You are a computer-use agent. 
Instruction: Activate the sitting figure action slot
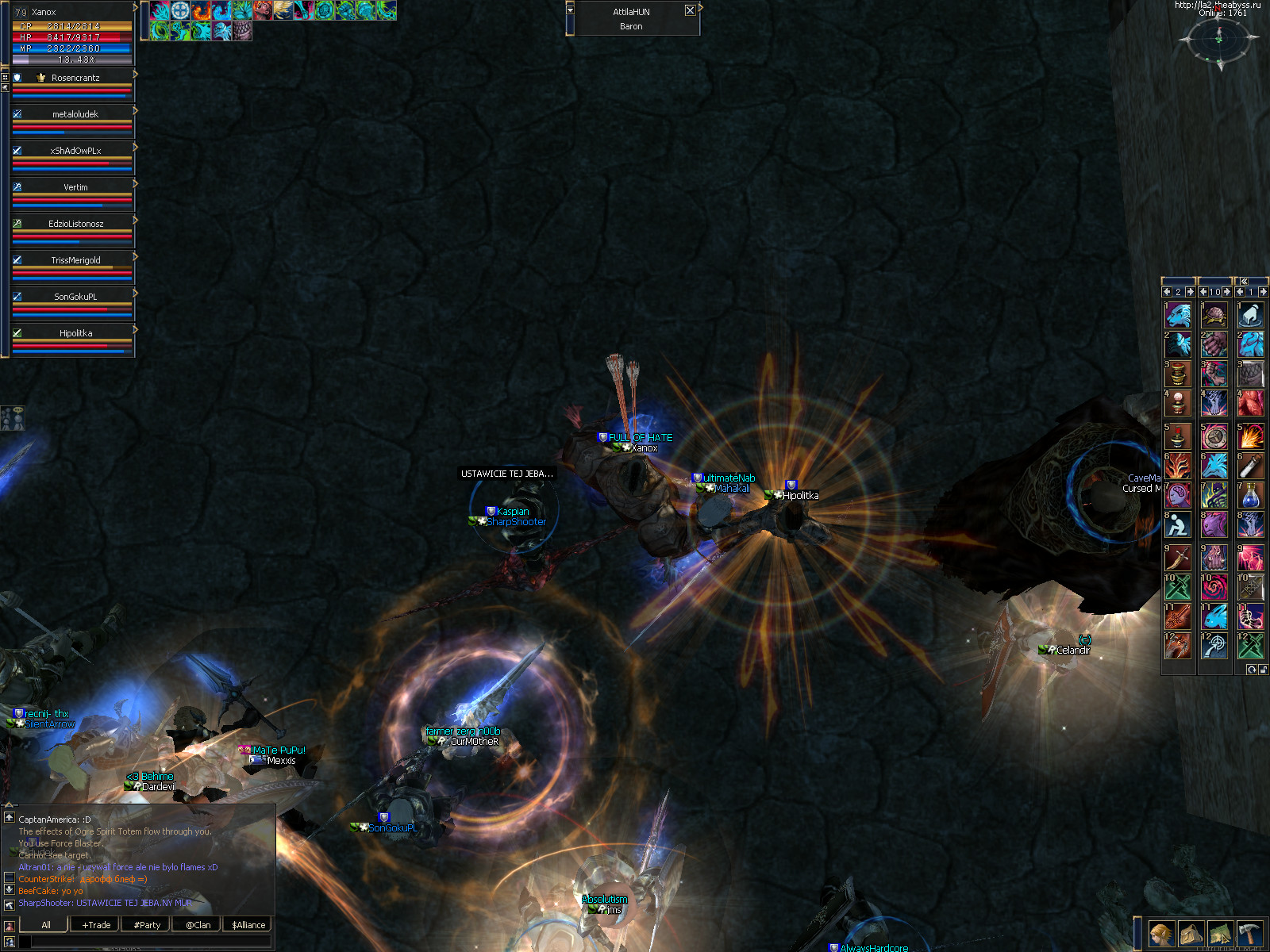pyautogui.click(x=1177, y=525)
